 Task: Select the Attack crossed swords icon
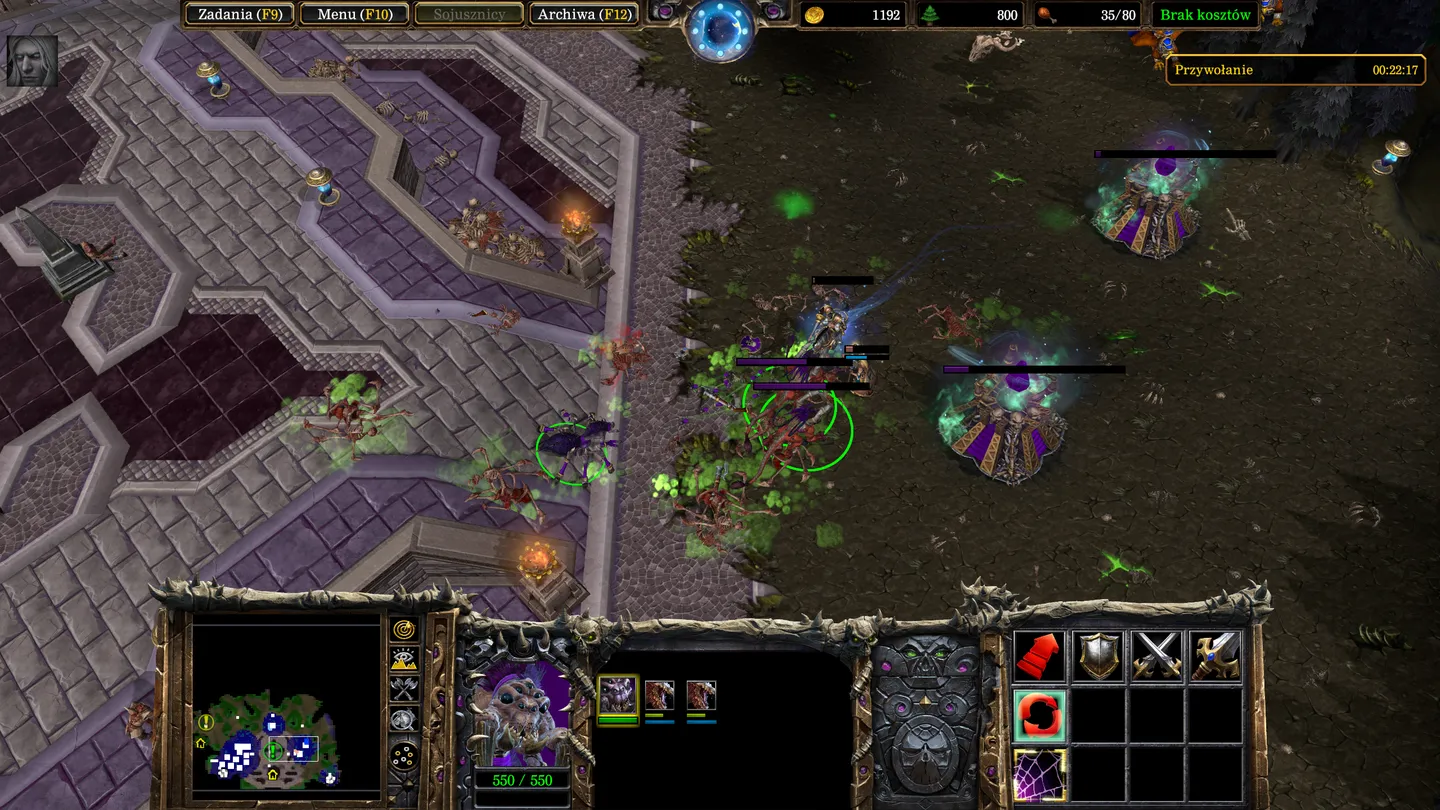point(1155,655)
